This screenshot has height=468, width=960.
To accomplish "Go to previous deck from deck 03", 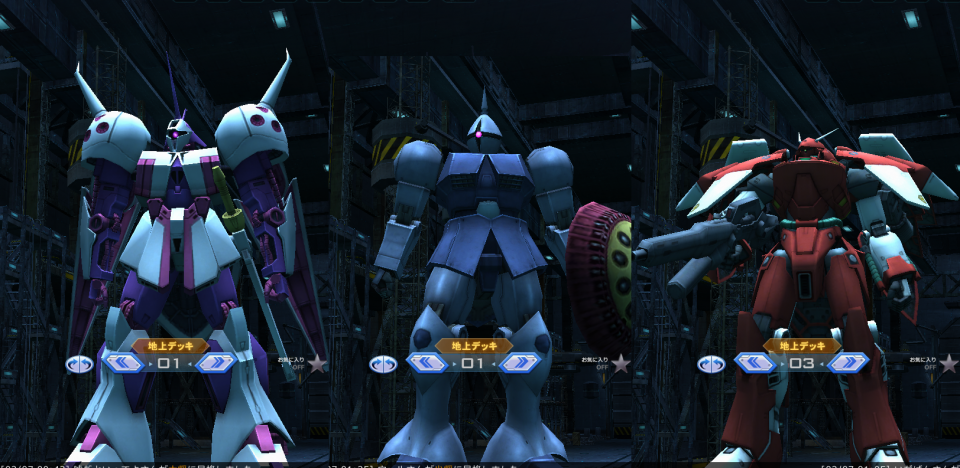I will (x=755, y=363).
